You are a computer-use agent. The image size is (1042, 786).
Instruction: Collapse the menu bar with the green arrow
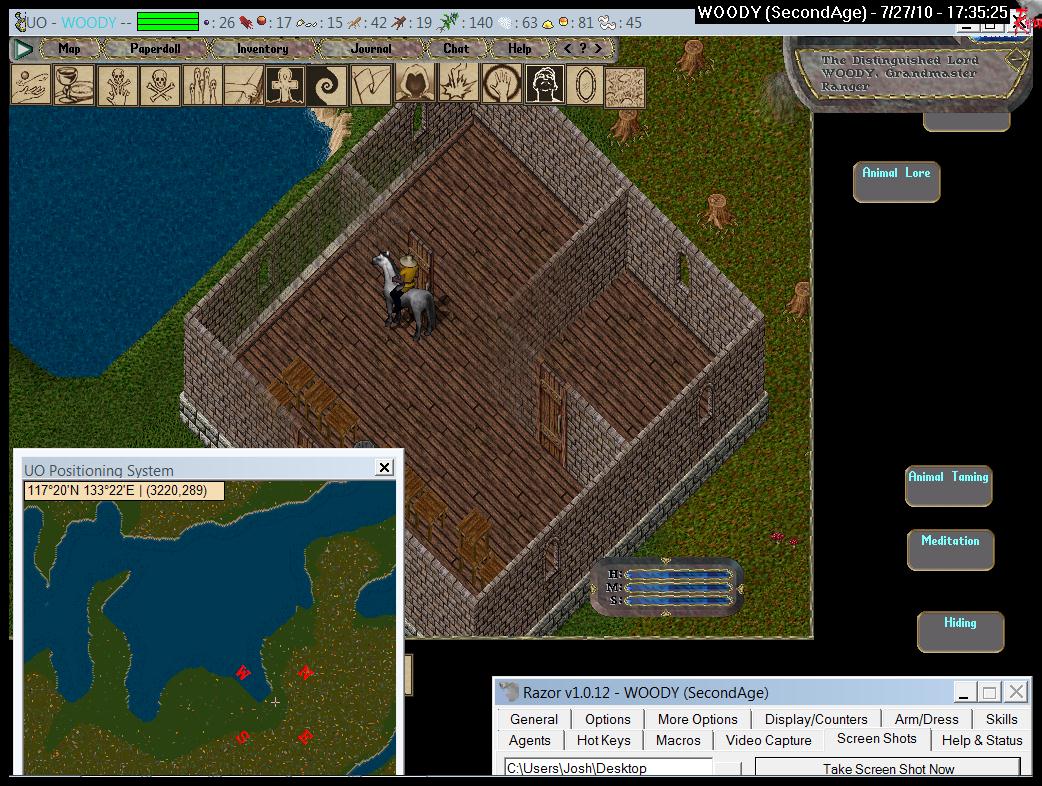pyautogui.click(x=24, y=48)
